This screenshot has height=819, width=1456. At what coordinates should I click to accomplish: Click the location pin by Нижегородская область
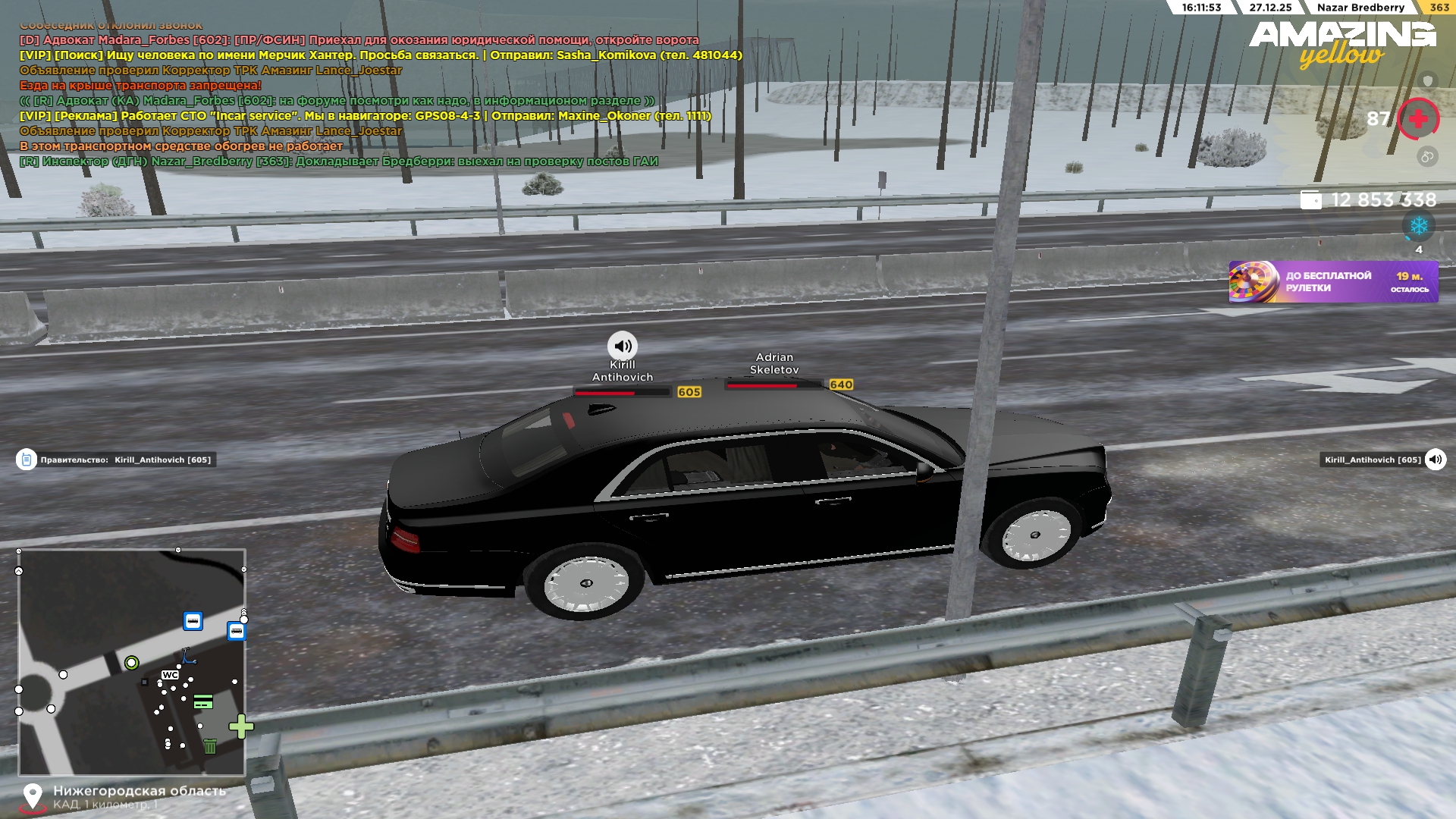click(32, 796)
